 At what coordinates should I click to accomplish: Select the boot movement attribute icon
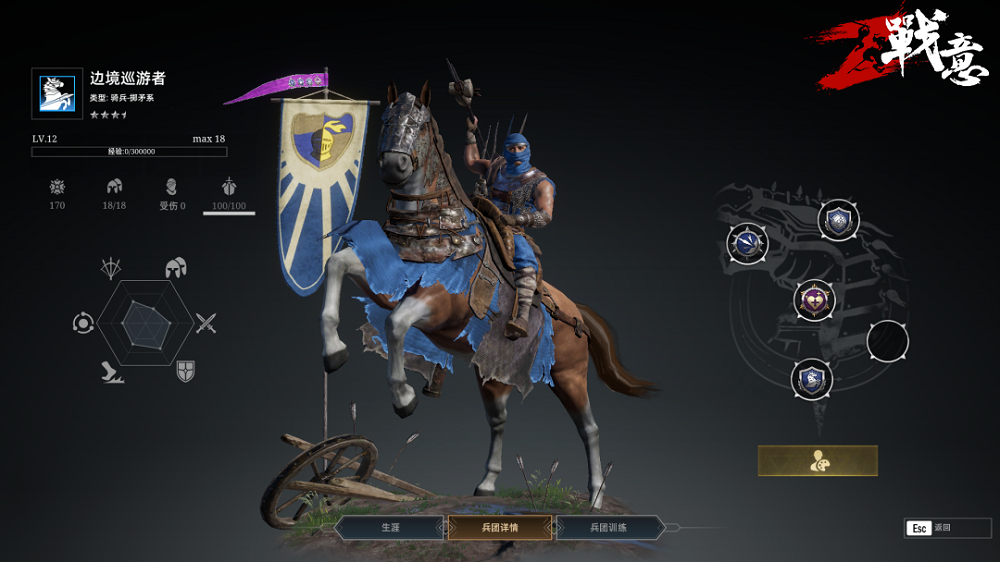point(111,373)
